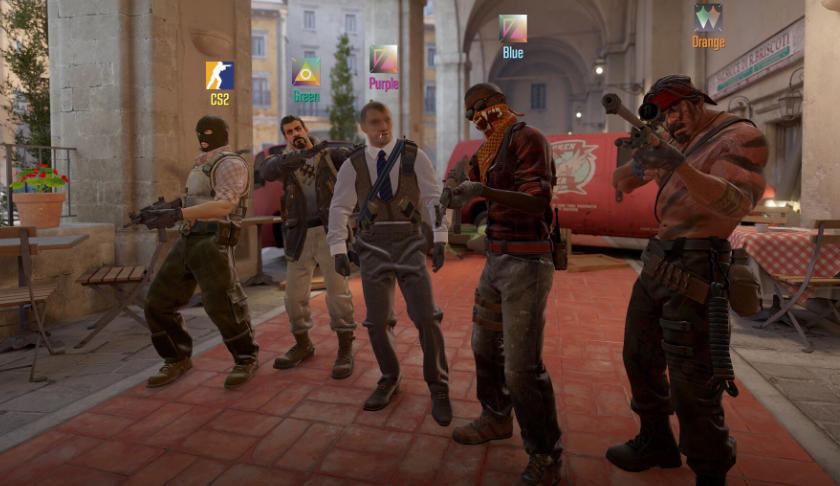Click the CS2 player avatar
This screenshot has height=486, width=840.
220,76
